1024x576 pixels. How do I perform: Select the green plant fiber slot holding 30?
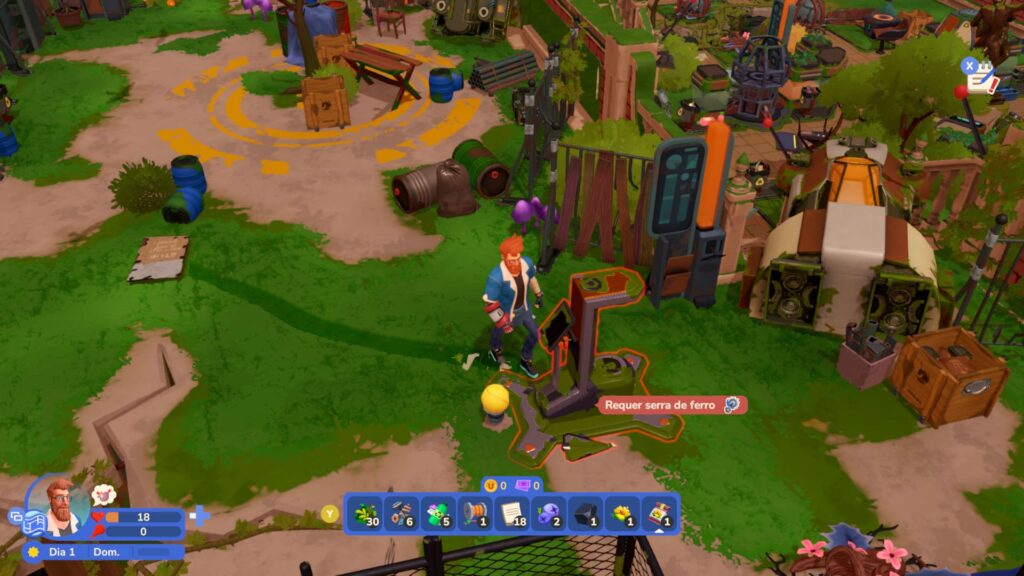[364, 514]
